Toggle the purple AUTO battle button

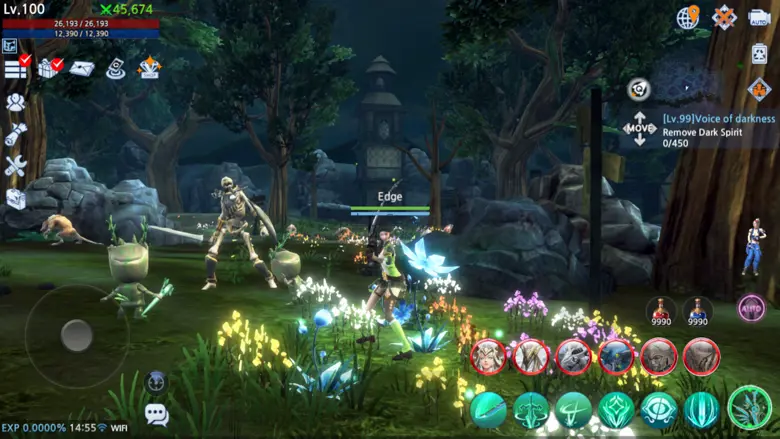(x=751, y=308)
